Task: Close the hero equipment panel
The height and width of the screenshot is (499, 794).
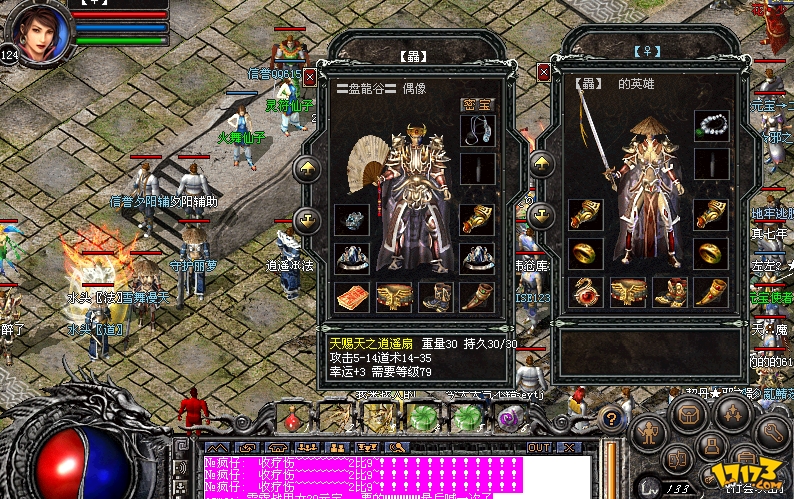Action: pos(545,73)
